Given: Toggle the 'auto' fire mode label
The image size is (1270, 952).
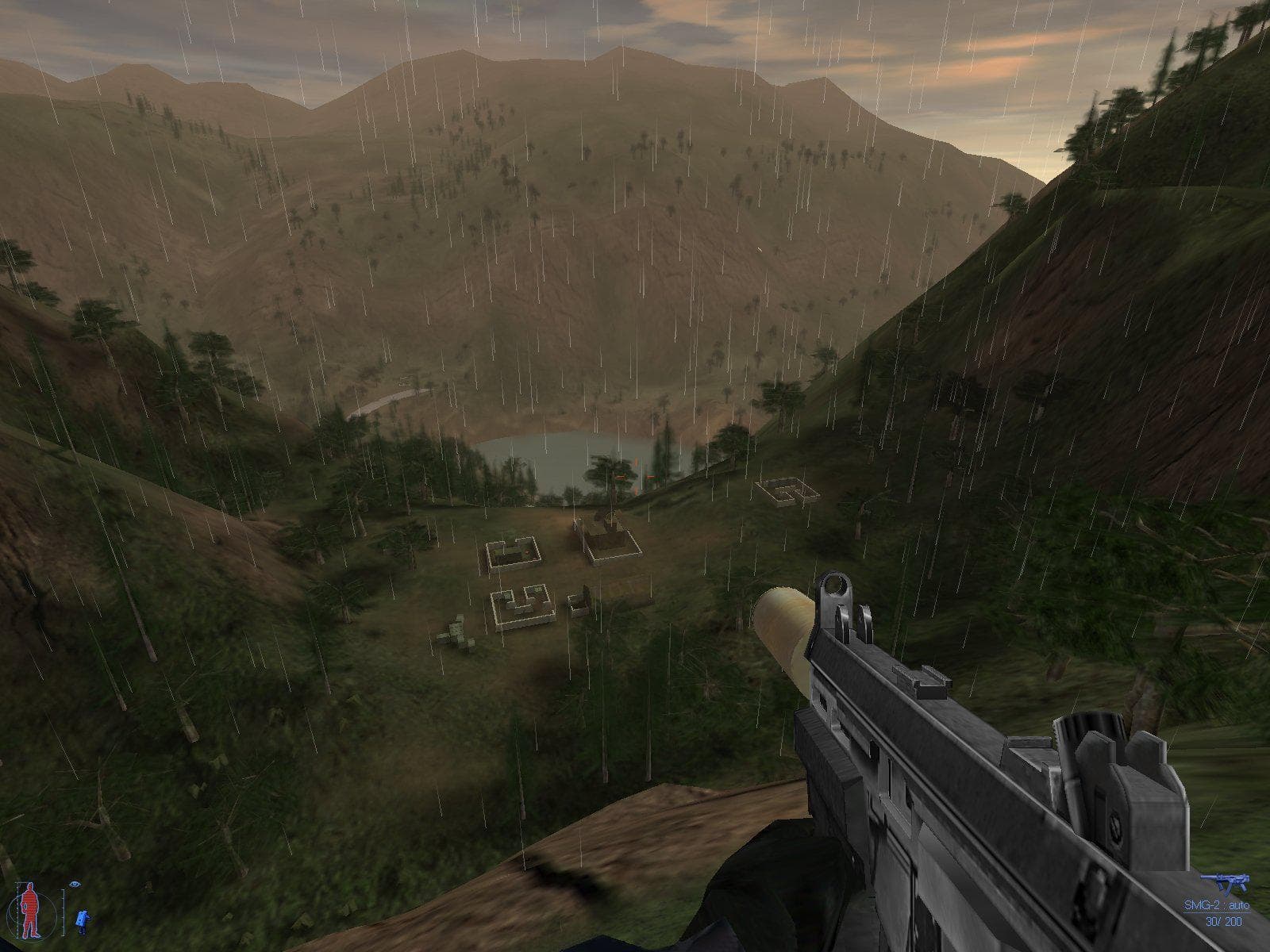Looking at the screenshot, I should point(1239,904).
